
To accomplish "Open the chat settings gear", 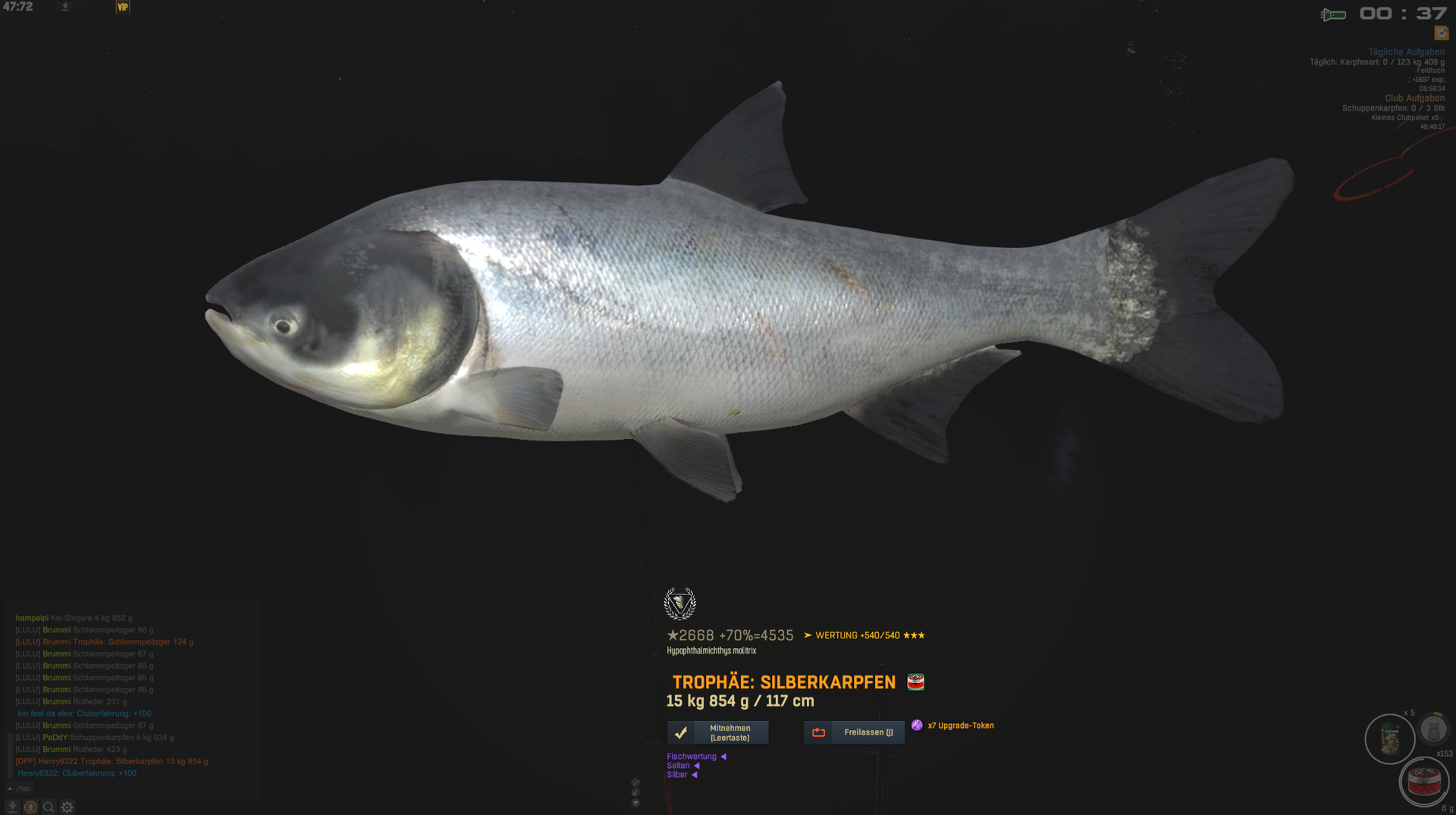I will click(x=67, y=807).
